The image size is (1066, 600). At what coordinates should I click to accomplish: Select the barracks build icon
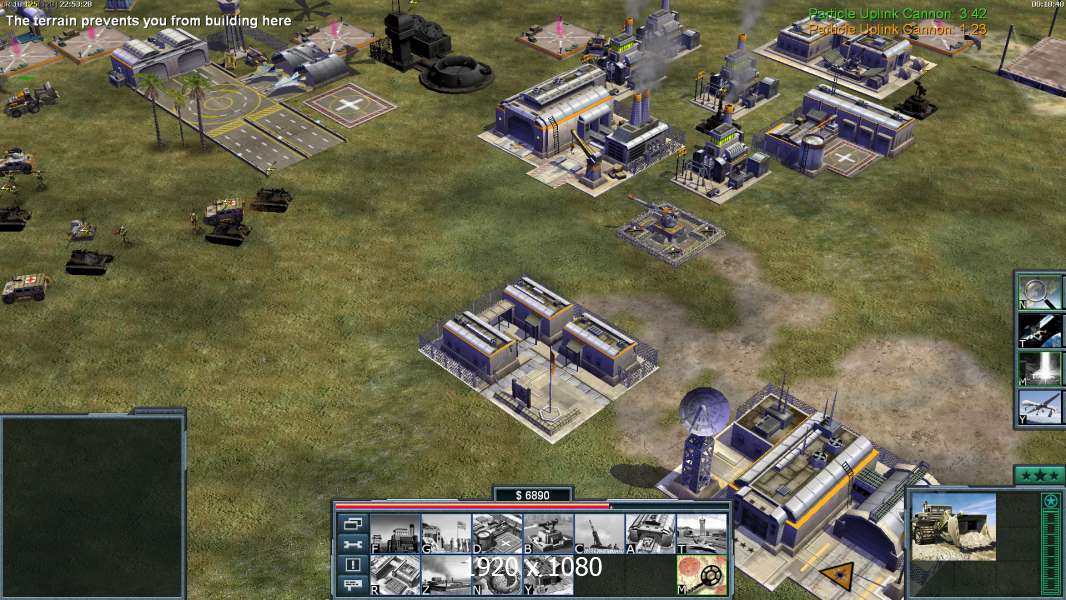pyautogui.click(x=395, y=575)
